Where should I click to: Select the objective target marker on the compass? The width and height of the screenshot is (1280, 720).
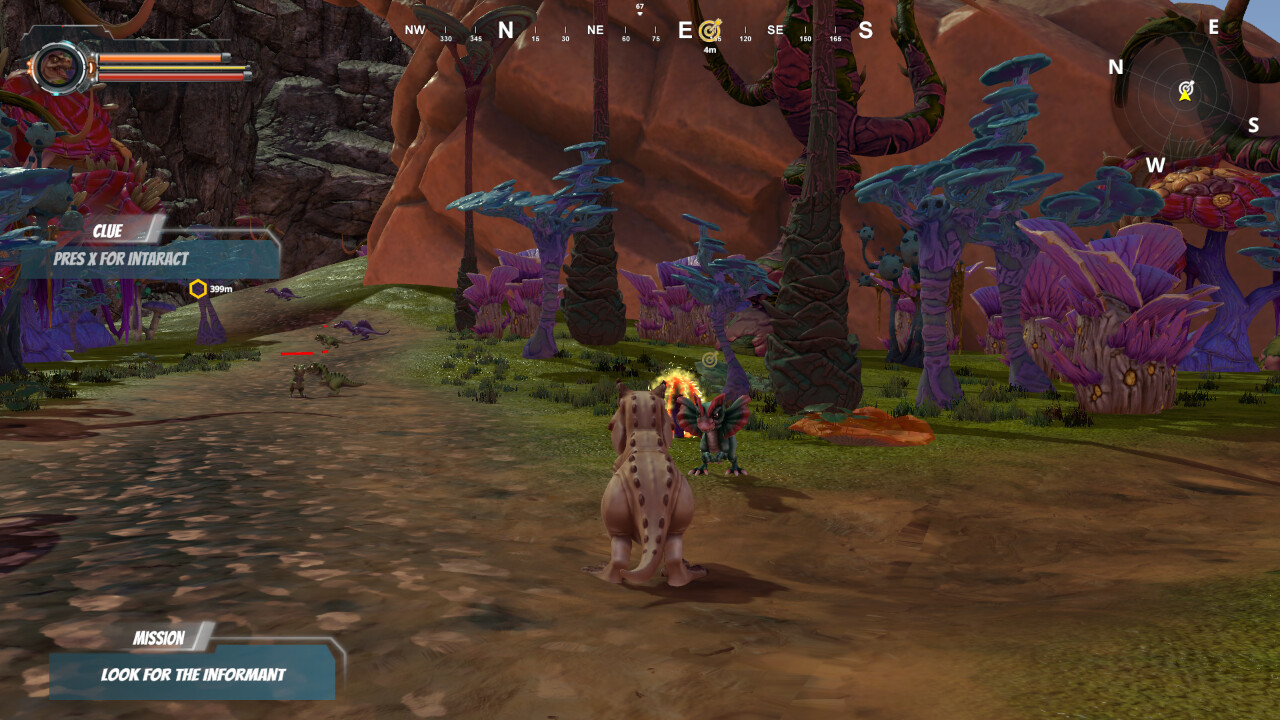[711, 29]
